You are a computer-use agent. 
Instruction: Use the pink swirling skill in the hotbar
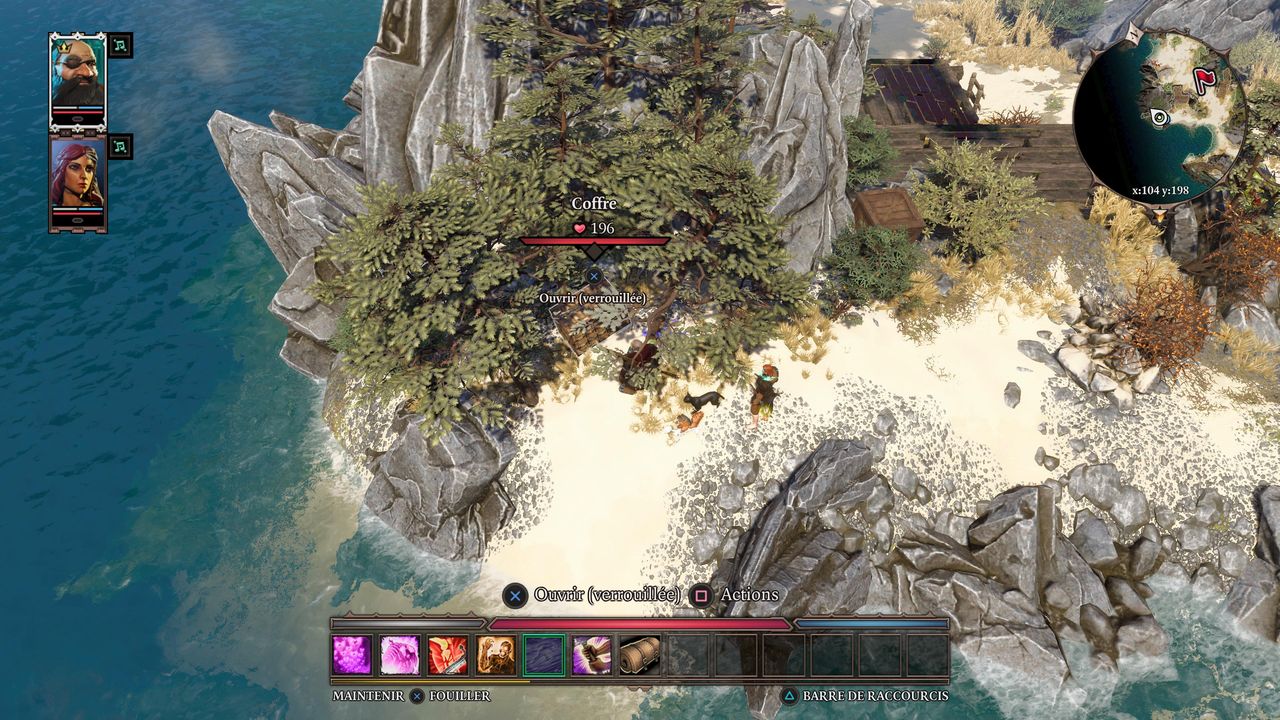(x=400, y=655)
